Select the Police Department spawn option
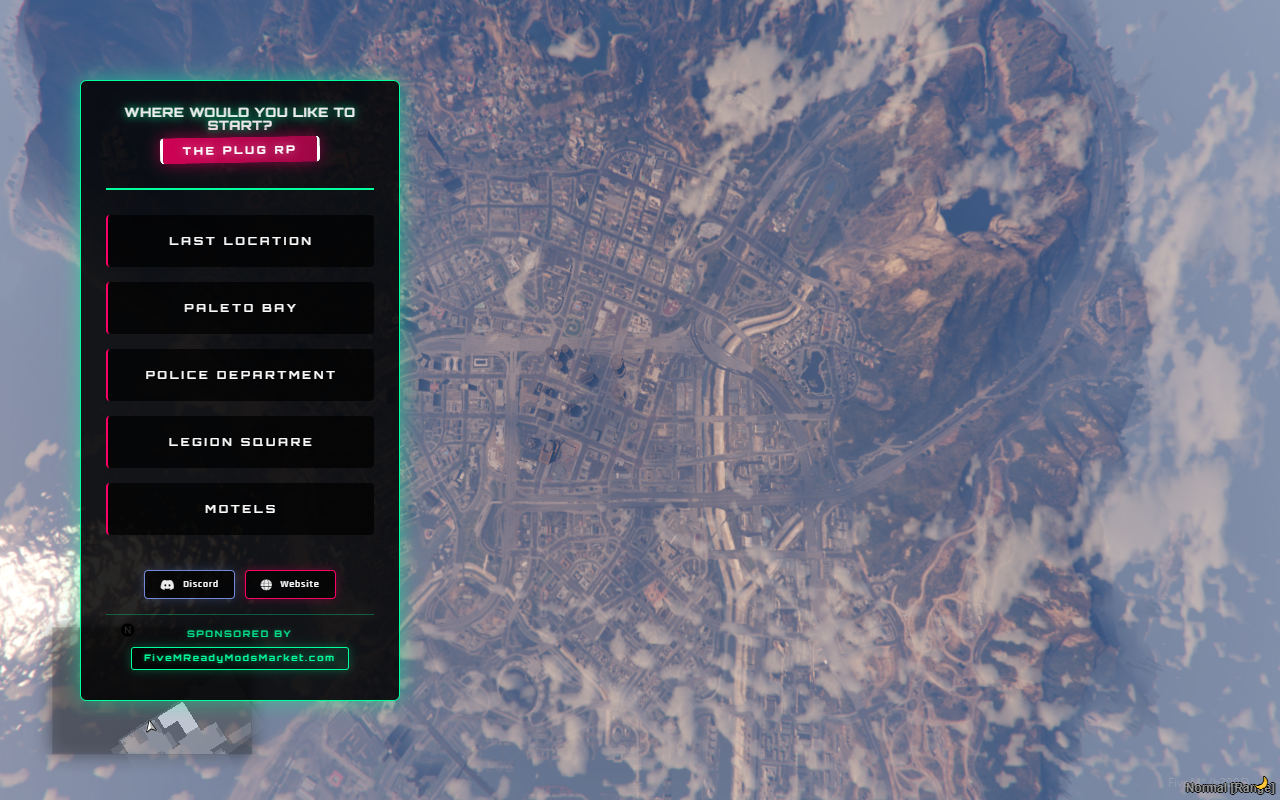The width and height of the screenshot is (1280, 800). 240,375
